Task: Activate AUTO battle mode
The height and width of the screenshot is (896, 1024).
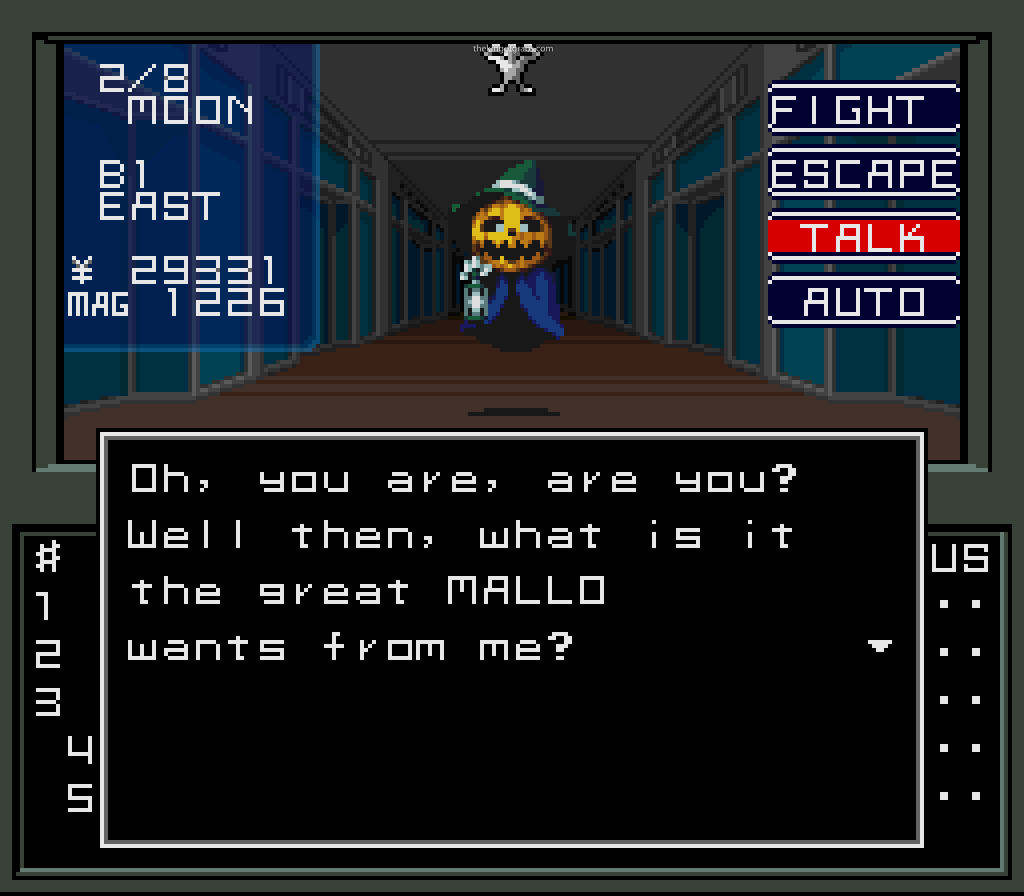Action: 864,301
